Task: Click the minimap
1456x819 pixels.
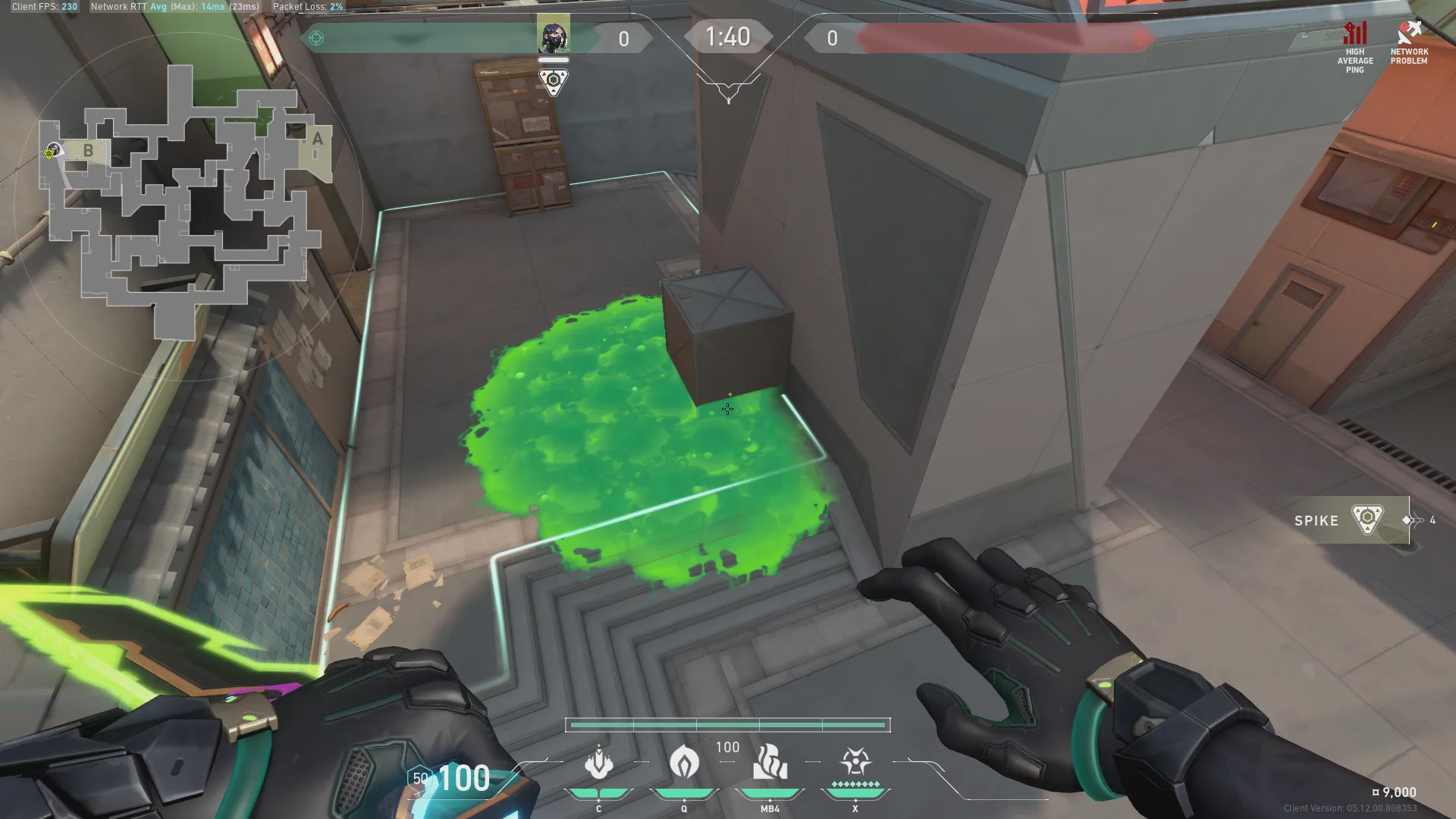Action: (186, 201)
